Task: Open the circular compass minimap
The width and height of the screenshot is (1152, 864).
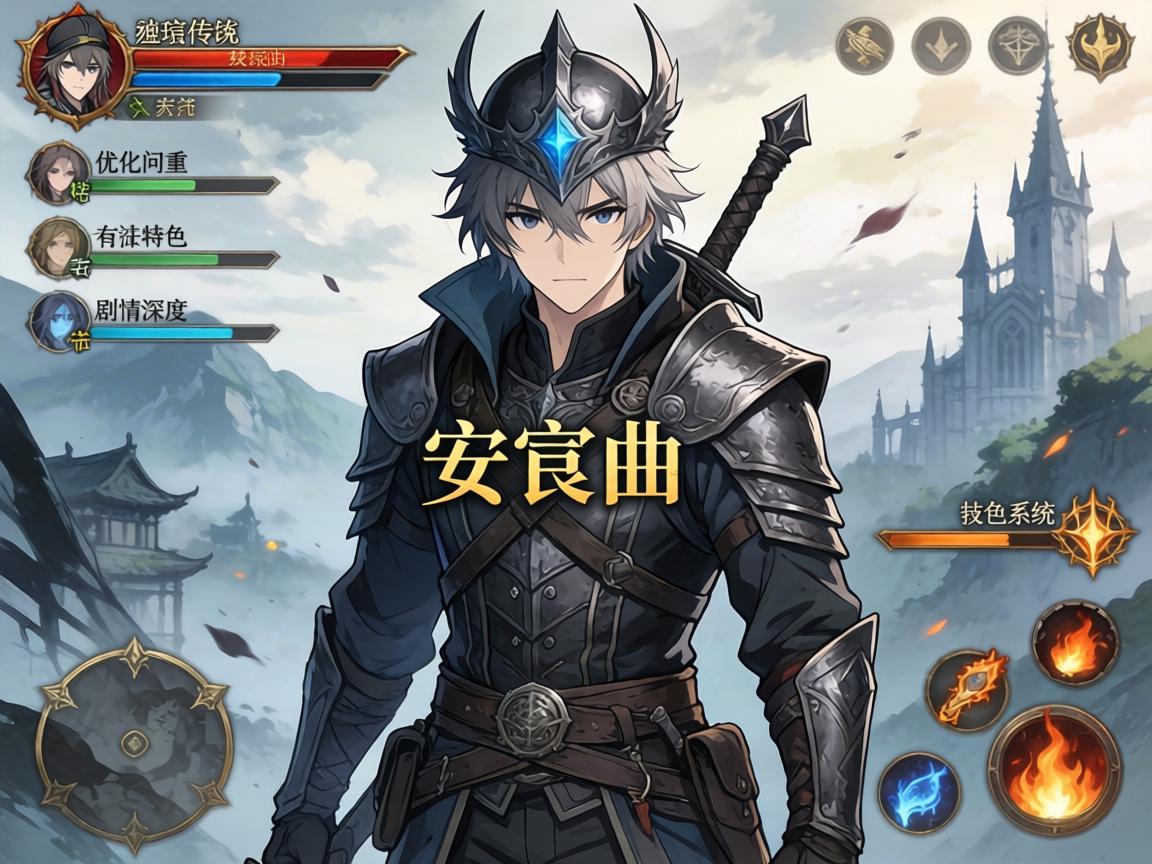Action: 133,739
